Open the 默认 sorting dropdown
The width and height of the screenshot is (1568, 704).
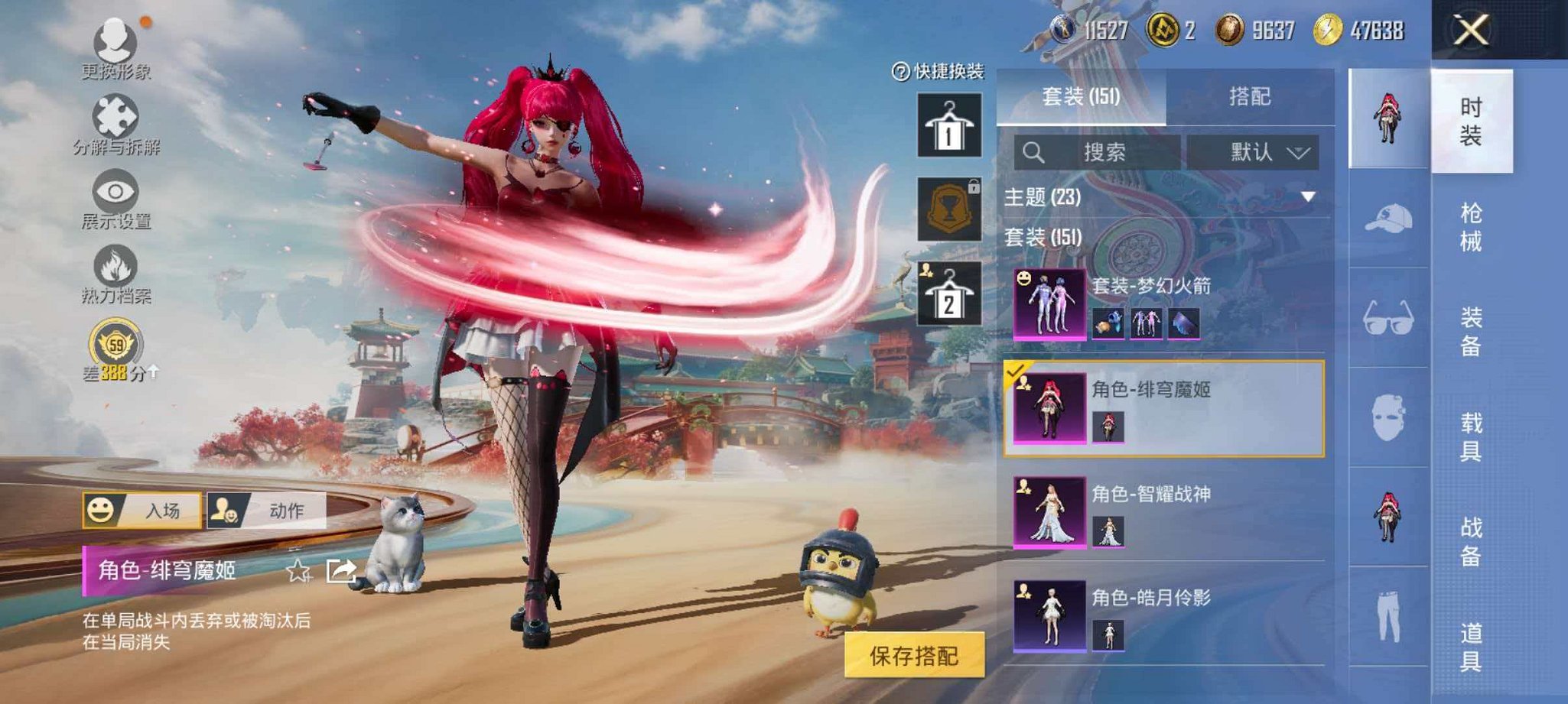pos(1254,151)
